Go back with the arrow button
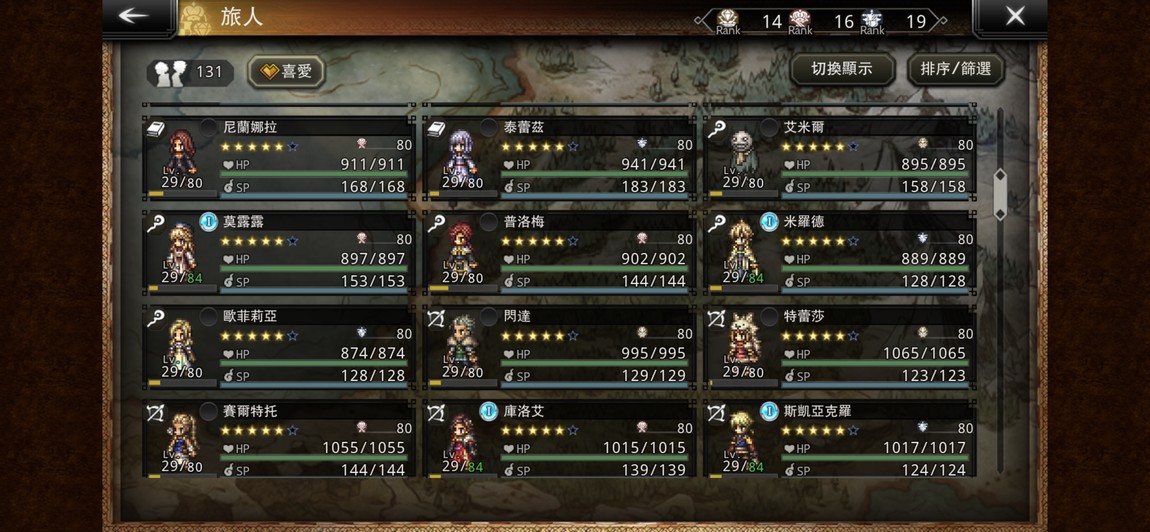The height and width of the screenshot is (532, 1150). [133, 17]
